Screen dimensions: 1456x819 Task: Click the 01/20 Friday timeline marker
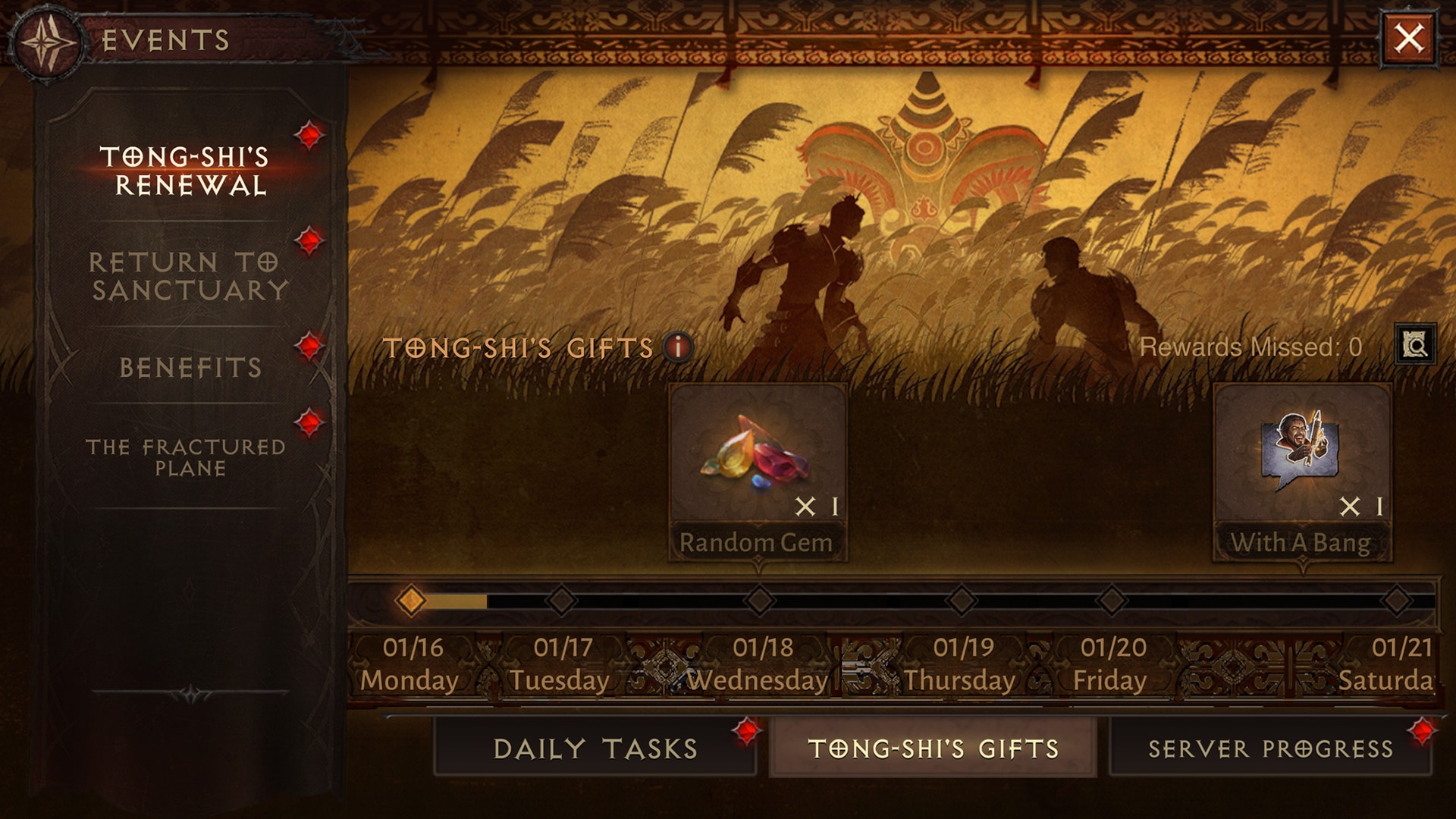point(1112,601)
